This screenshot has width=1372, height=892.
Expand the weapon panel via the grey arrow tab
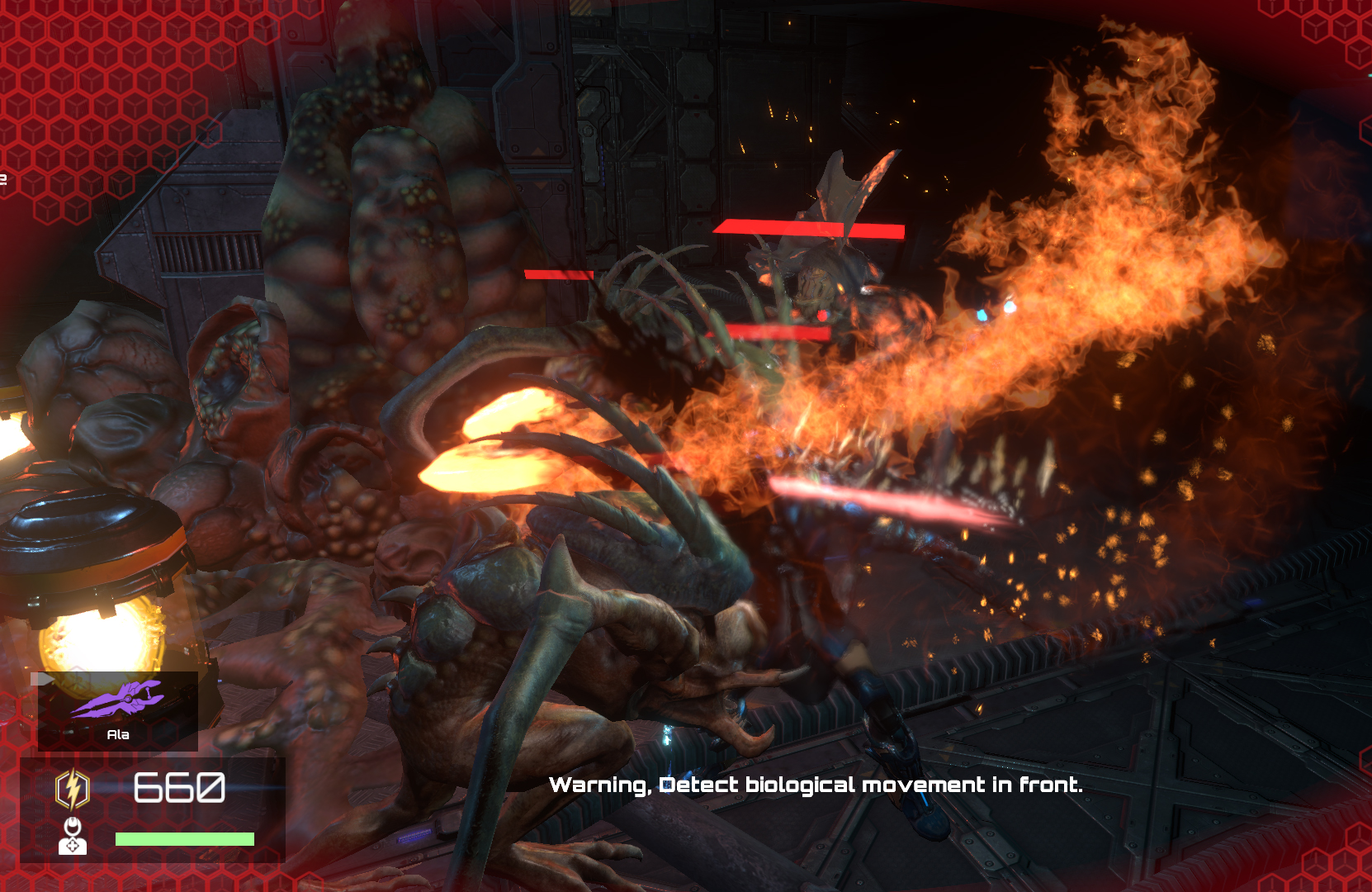pos(42,677)
